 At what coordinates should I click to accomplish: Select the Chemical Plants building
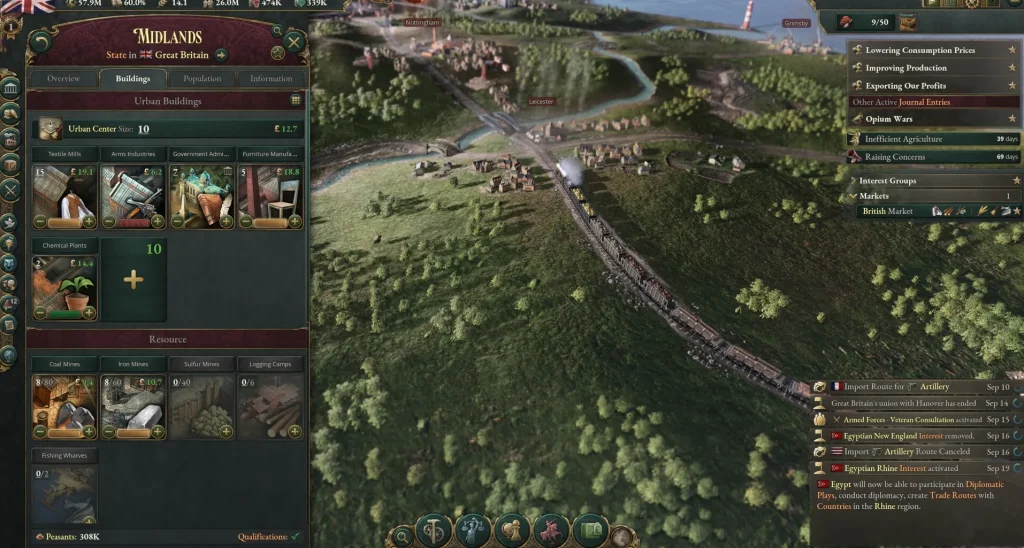[65, 285]
